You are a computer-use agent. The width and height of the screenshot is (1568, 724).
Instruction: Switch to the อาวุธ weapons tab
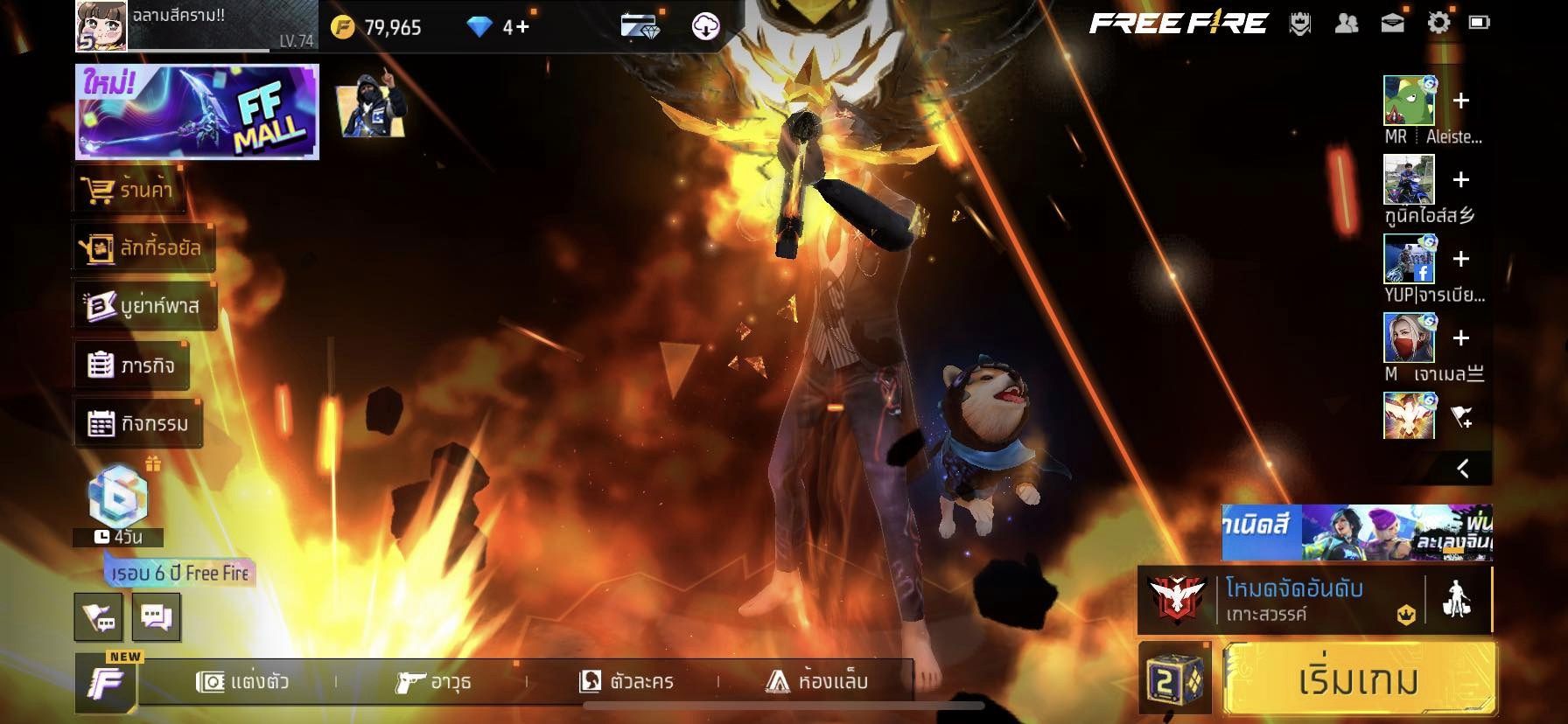433,682
